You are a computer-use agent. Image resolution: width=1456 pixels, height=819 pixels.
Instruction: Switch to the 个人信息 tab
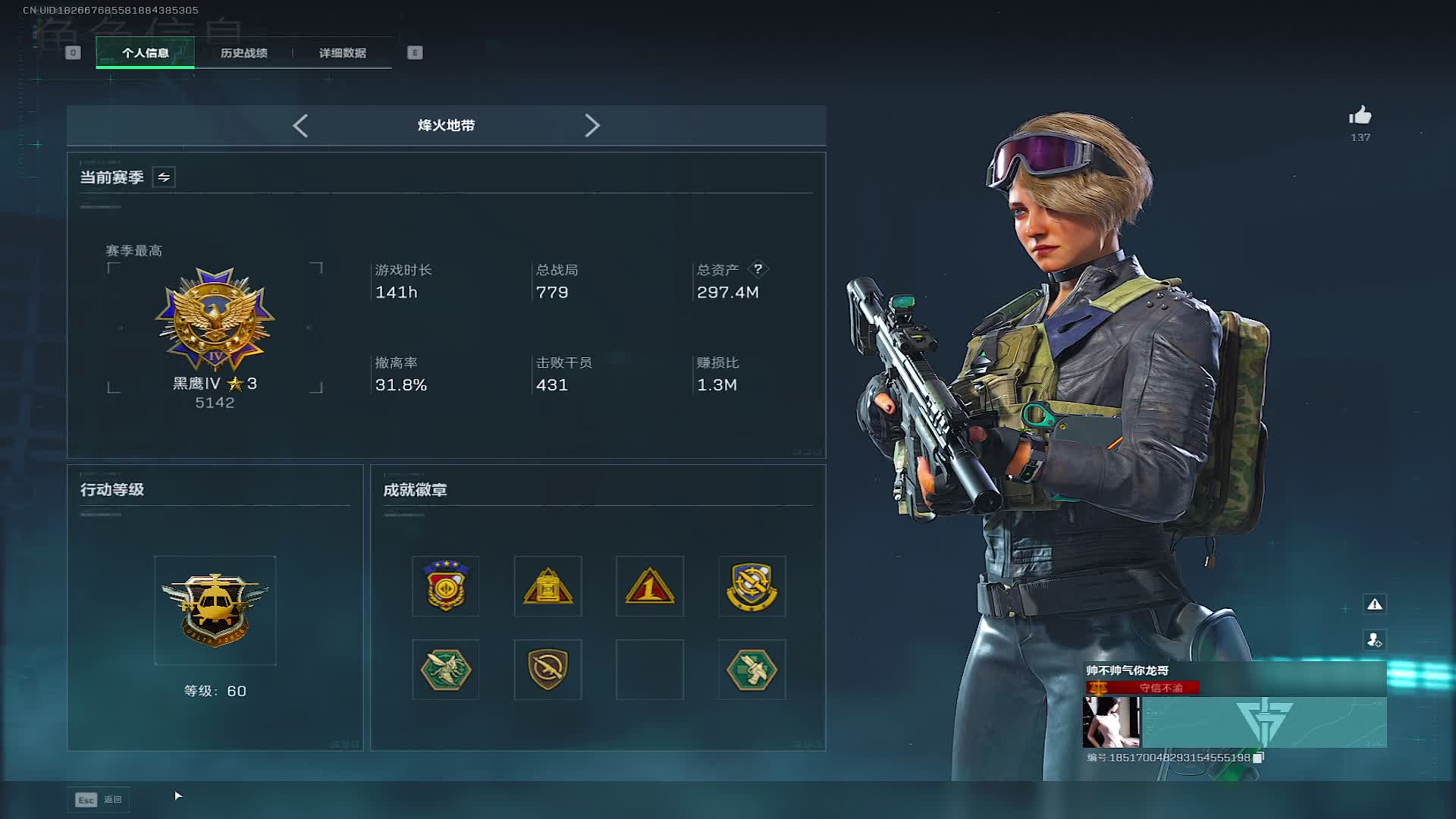tap(145, 53)
